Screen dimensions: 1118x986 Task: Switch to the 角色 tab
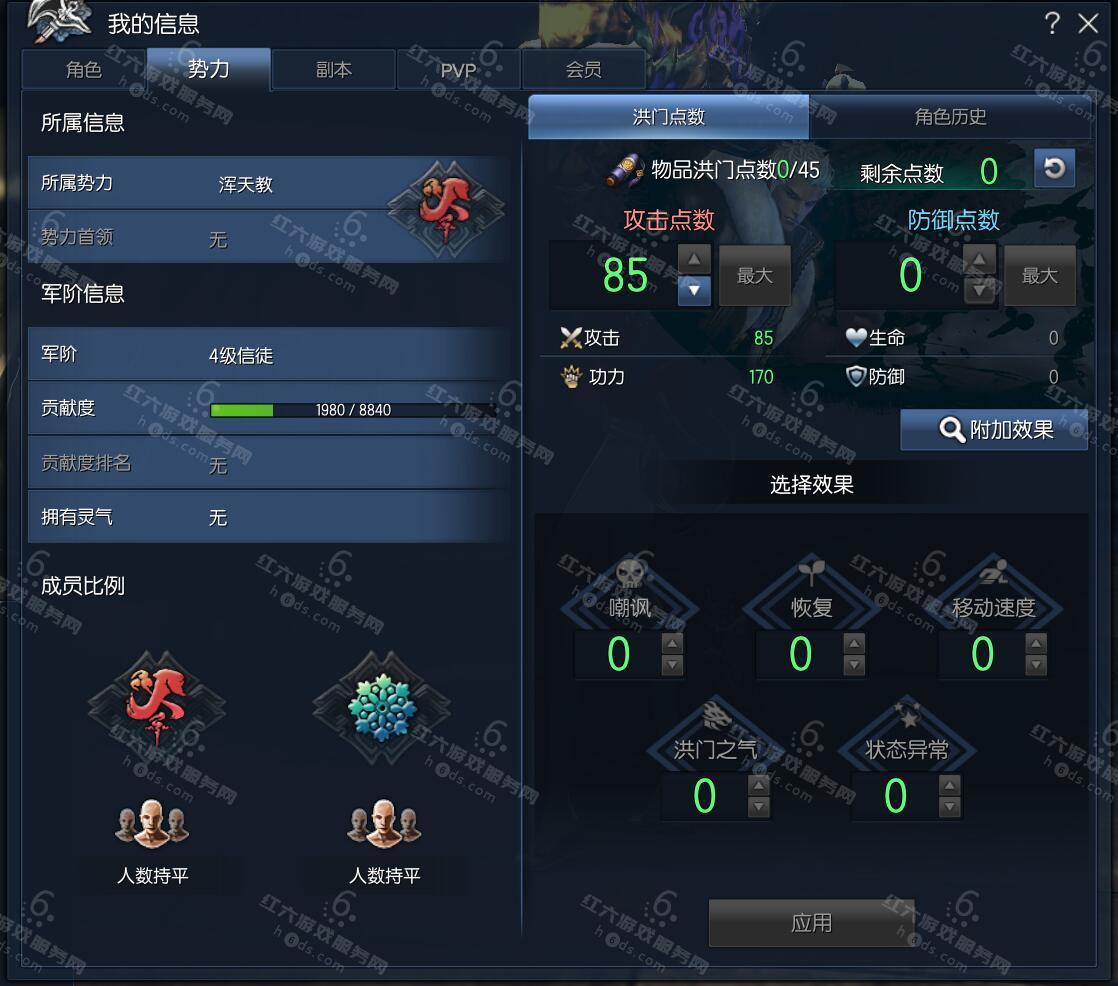coord(84,70)
